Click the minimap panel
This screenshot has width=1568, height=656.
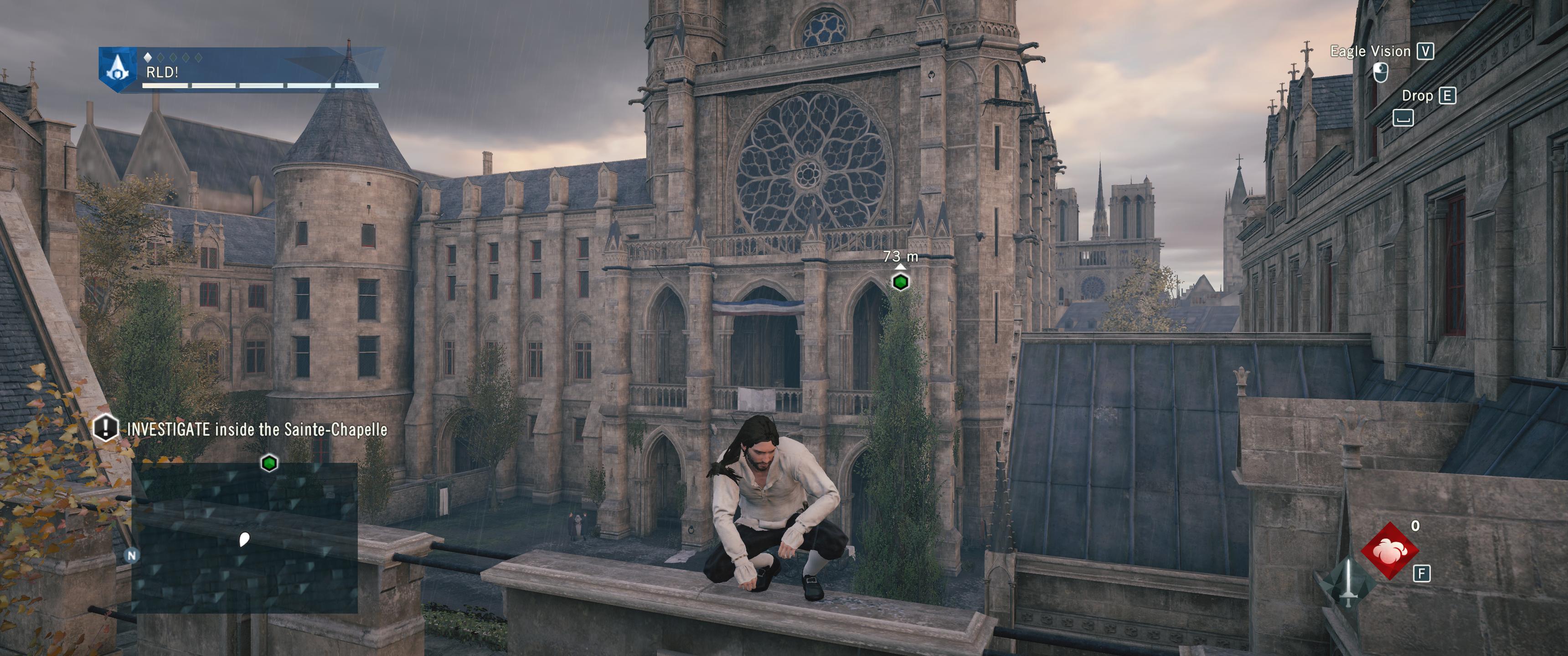(245, 538)
